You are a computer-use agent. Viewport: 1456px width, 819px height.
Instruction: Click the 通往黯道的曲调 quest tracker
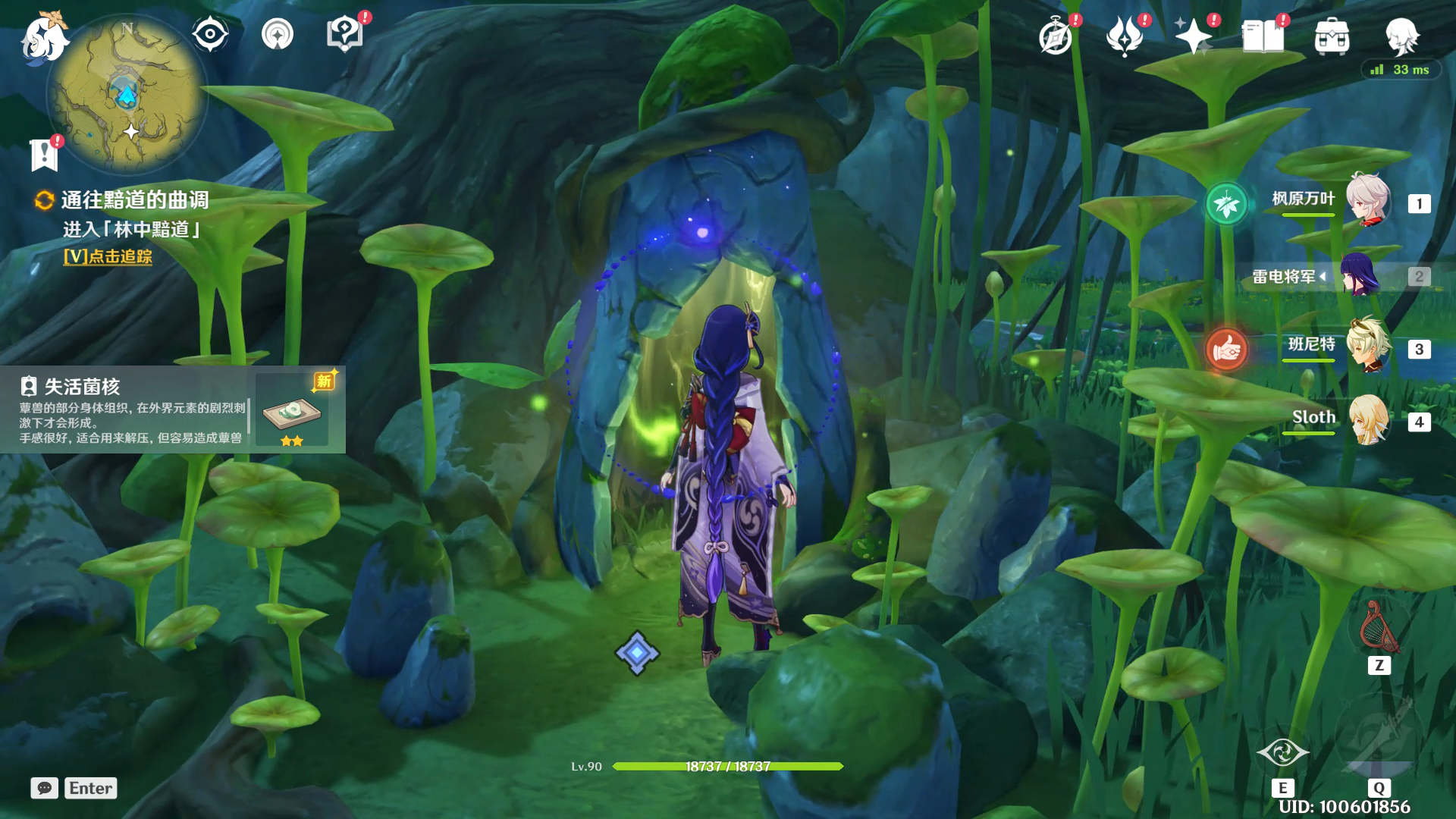click(x=134, y=200)
